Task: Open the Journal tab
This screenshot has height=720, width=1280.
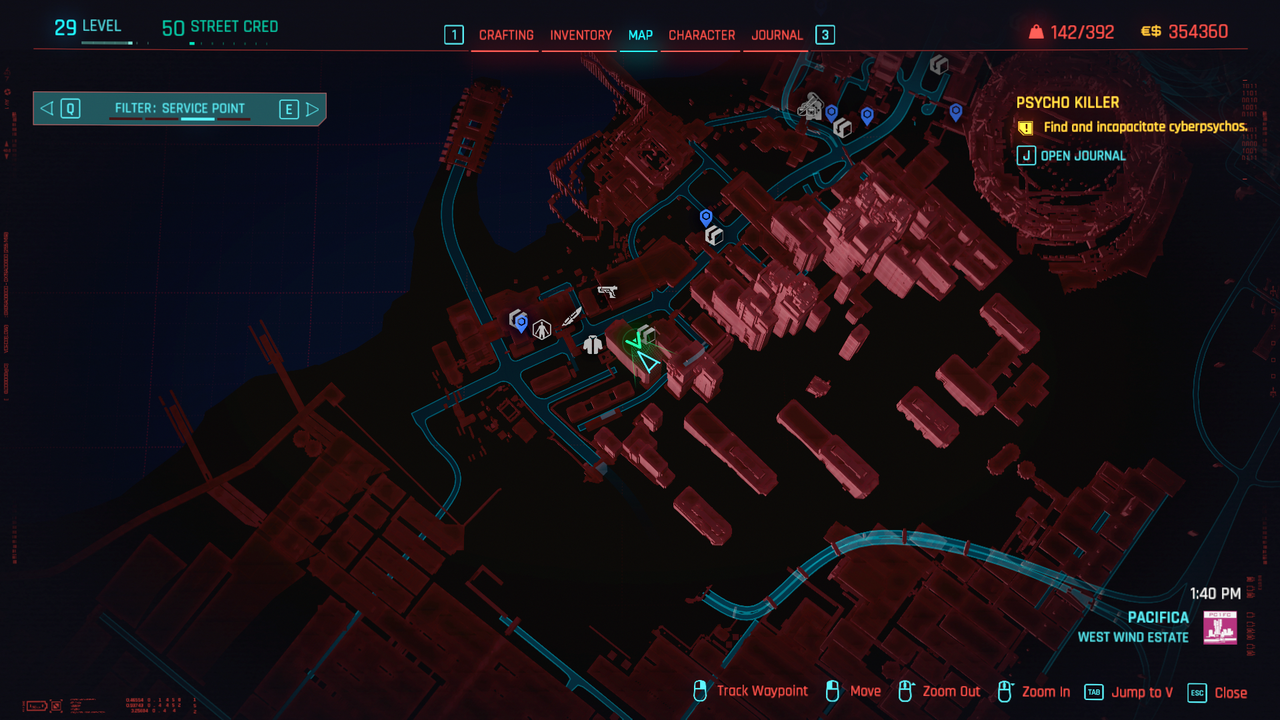Action: [777, 35]
